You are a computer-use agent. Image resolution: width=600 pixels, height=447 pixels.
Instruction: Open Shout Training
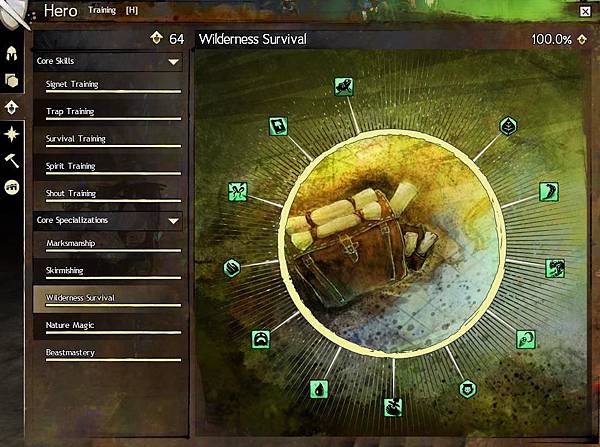click(x=108, y=193)
